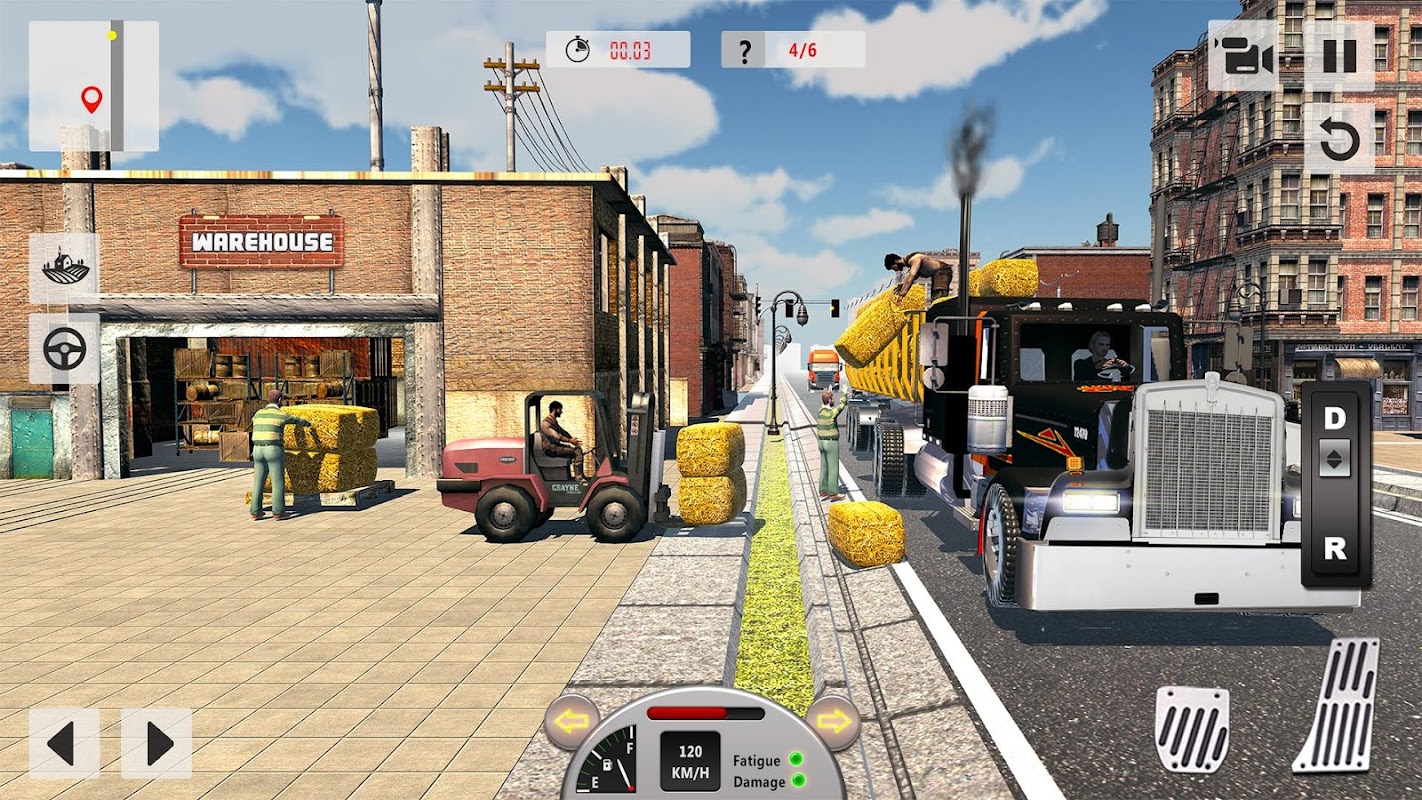Tap the brake pedal
This screenshot has height=800, width=1422.
click(1192, 728)
